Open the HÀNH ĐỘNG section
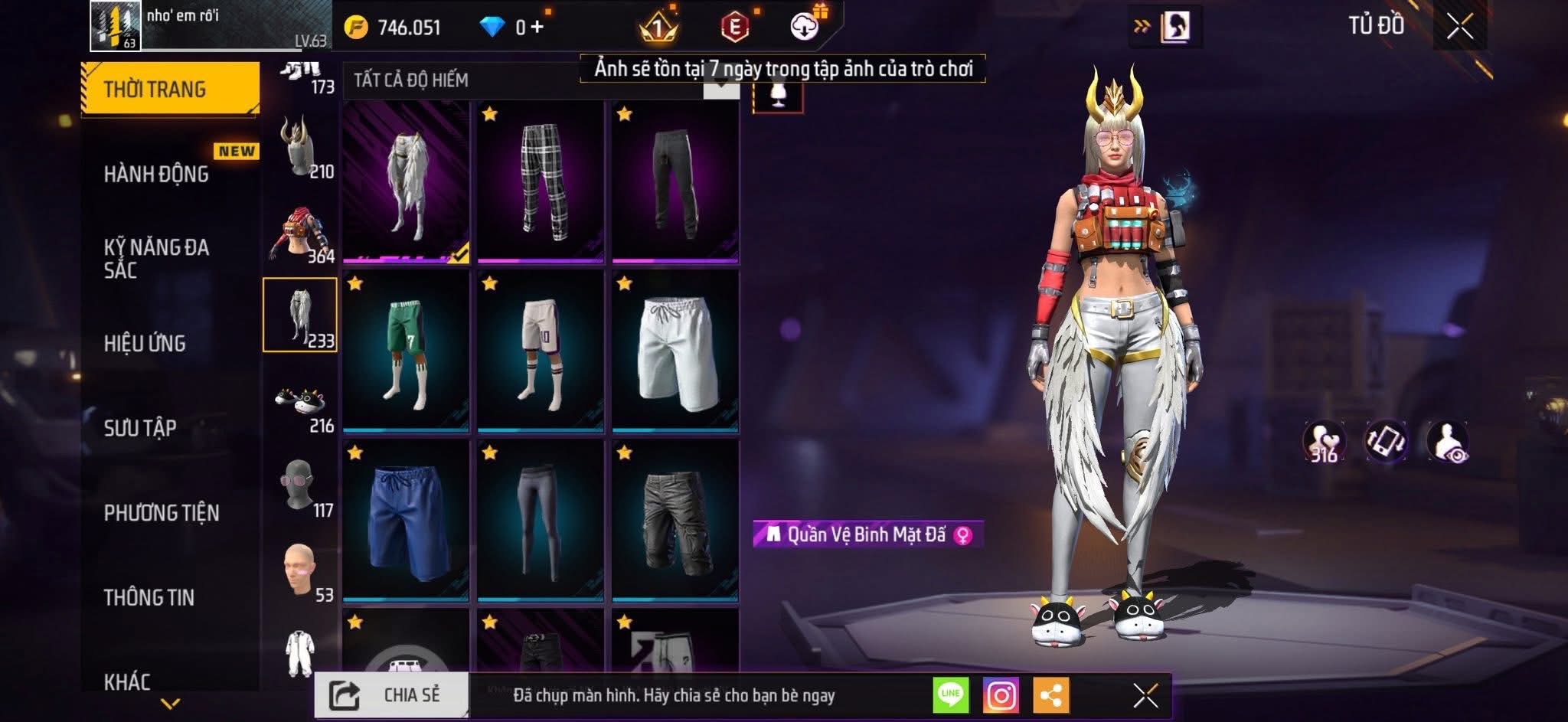 (156, 174)
